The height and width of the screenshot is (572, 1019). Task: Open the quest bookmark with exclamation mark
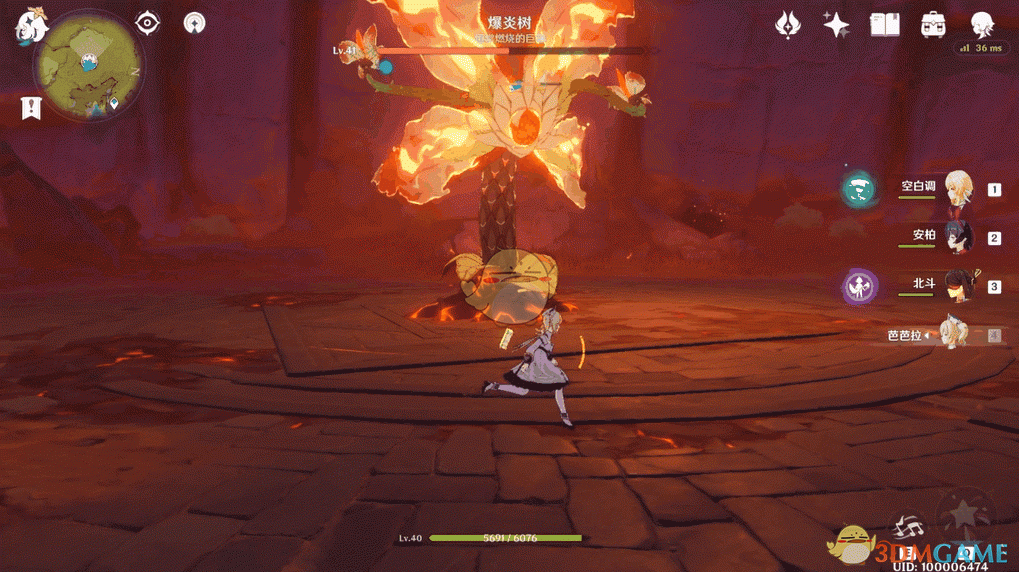pyautogui.click(x=30, y=107)
